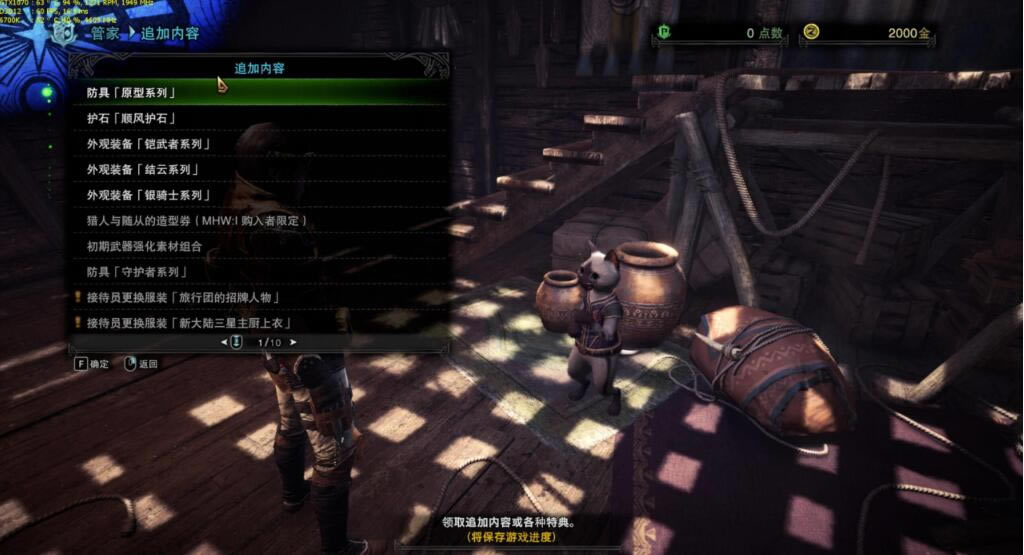Go to next page with right arrow
1024x555 pixels.
pyautogui.click(x=293, y=342)
